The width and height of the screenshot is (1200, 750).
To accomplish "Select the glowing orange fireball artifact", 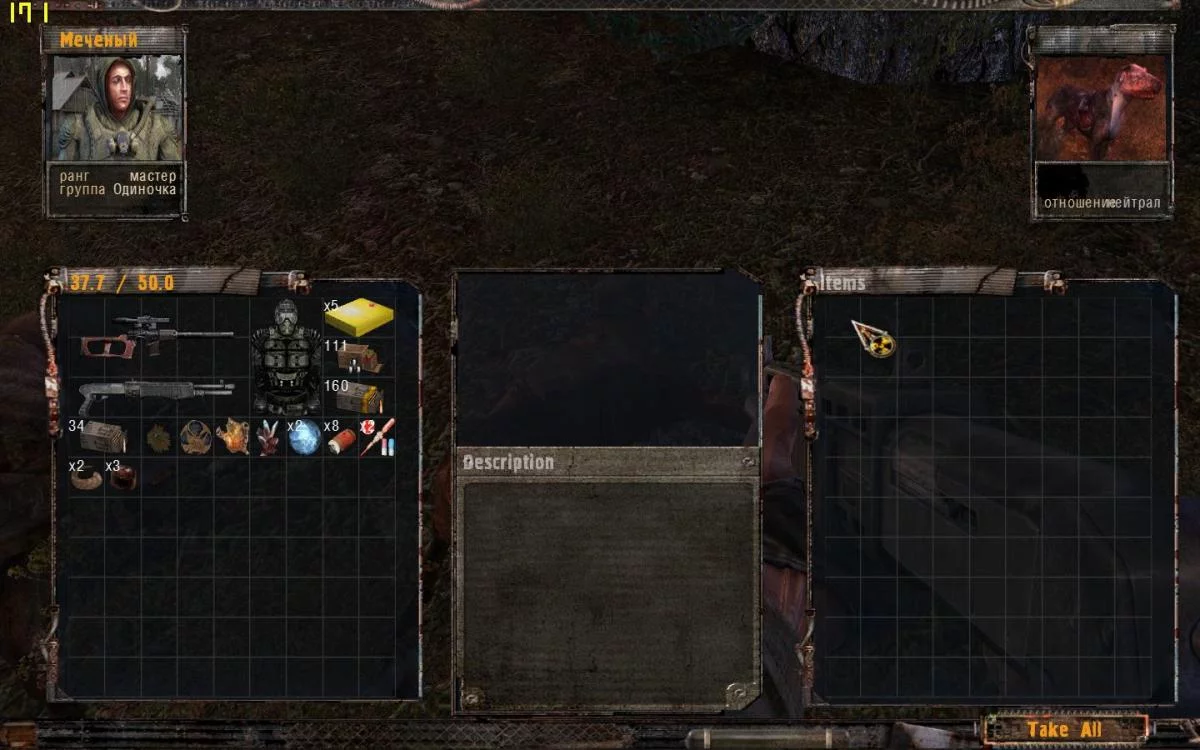I will [232, 437].
